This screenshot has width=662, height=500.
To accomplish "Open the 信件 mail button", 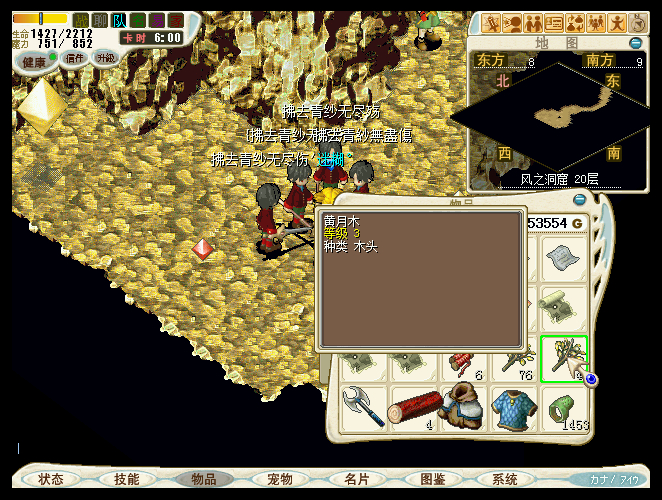I will pyautogui.click(x=75, y=58).
